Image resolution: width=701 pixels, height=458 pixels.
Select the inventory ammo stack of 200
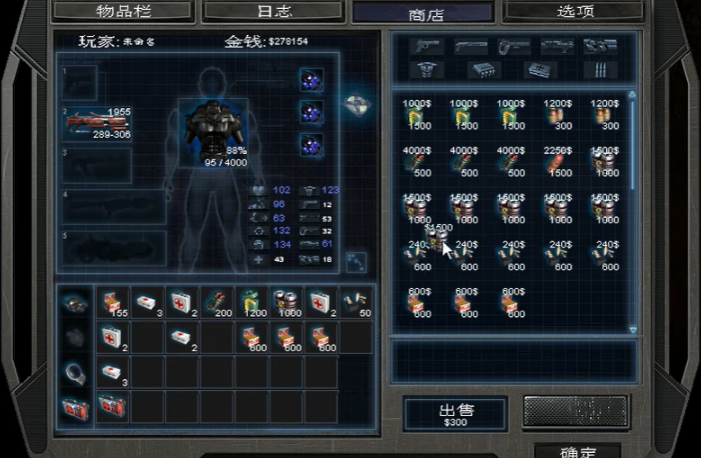pyautogui.click(x=218, y=301)
